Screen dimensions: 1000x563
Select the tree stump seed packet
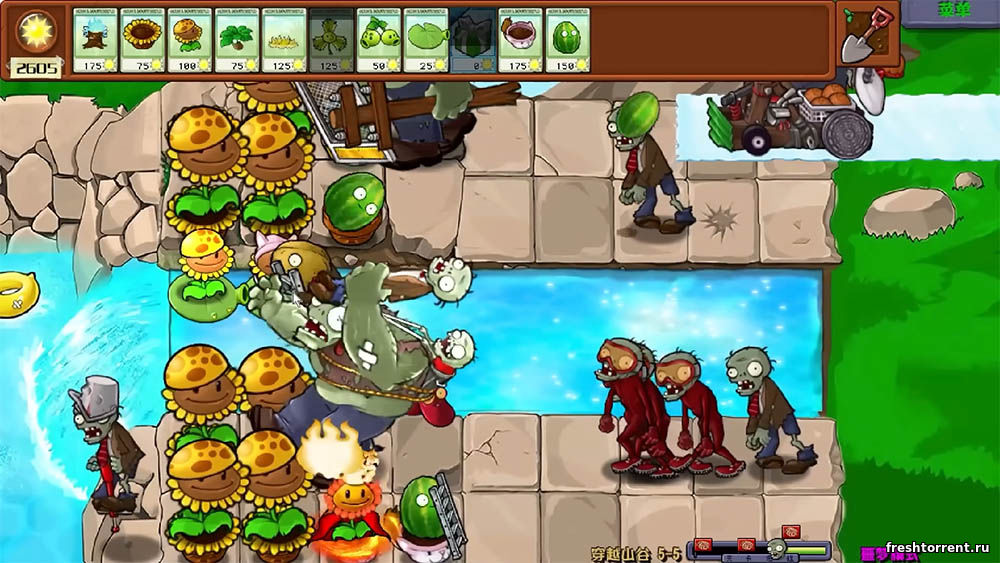coord(96,40)
